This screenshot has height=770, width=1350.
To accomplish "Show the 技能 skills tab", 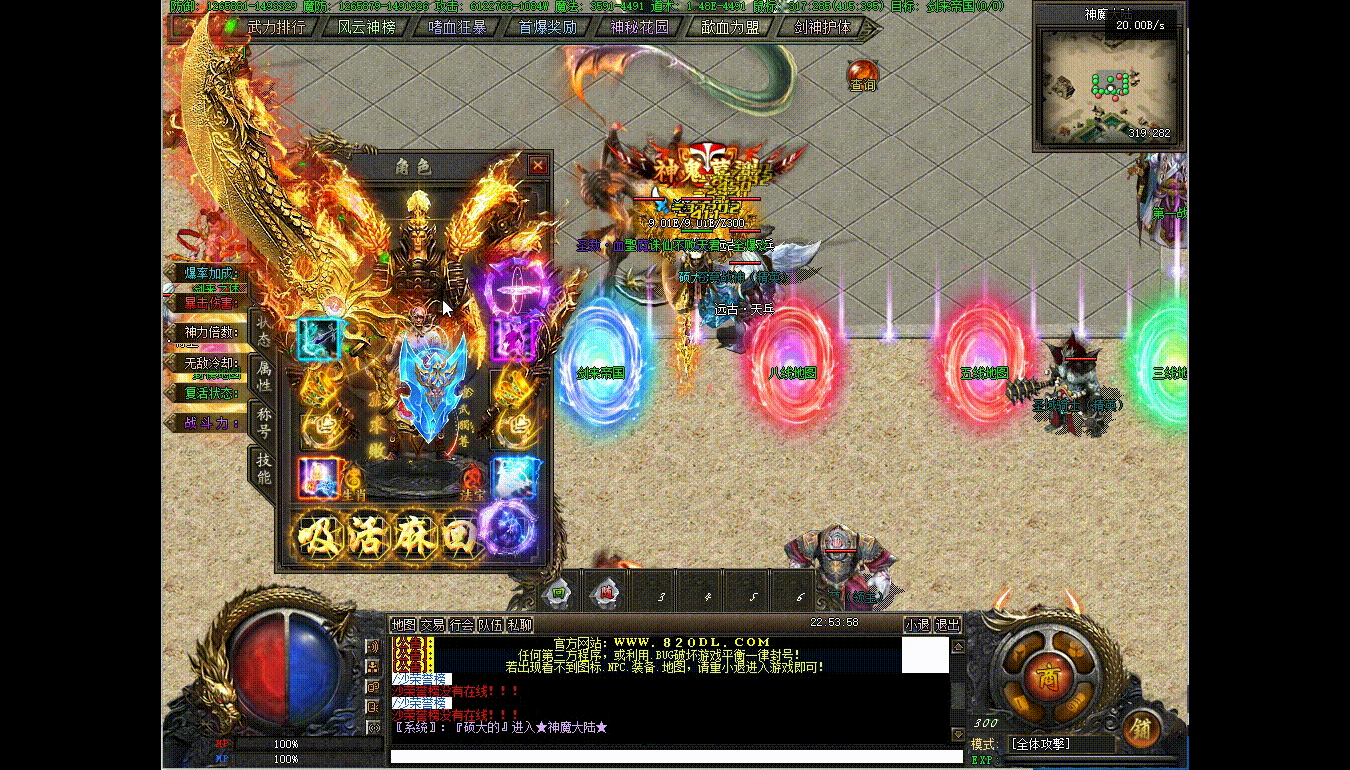I will point(264,468).
